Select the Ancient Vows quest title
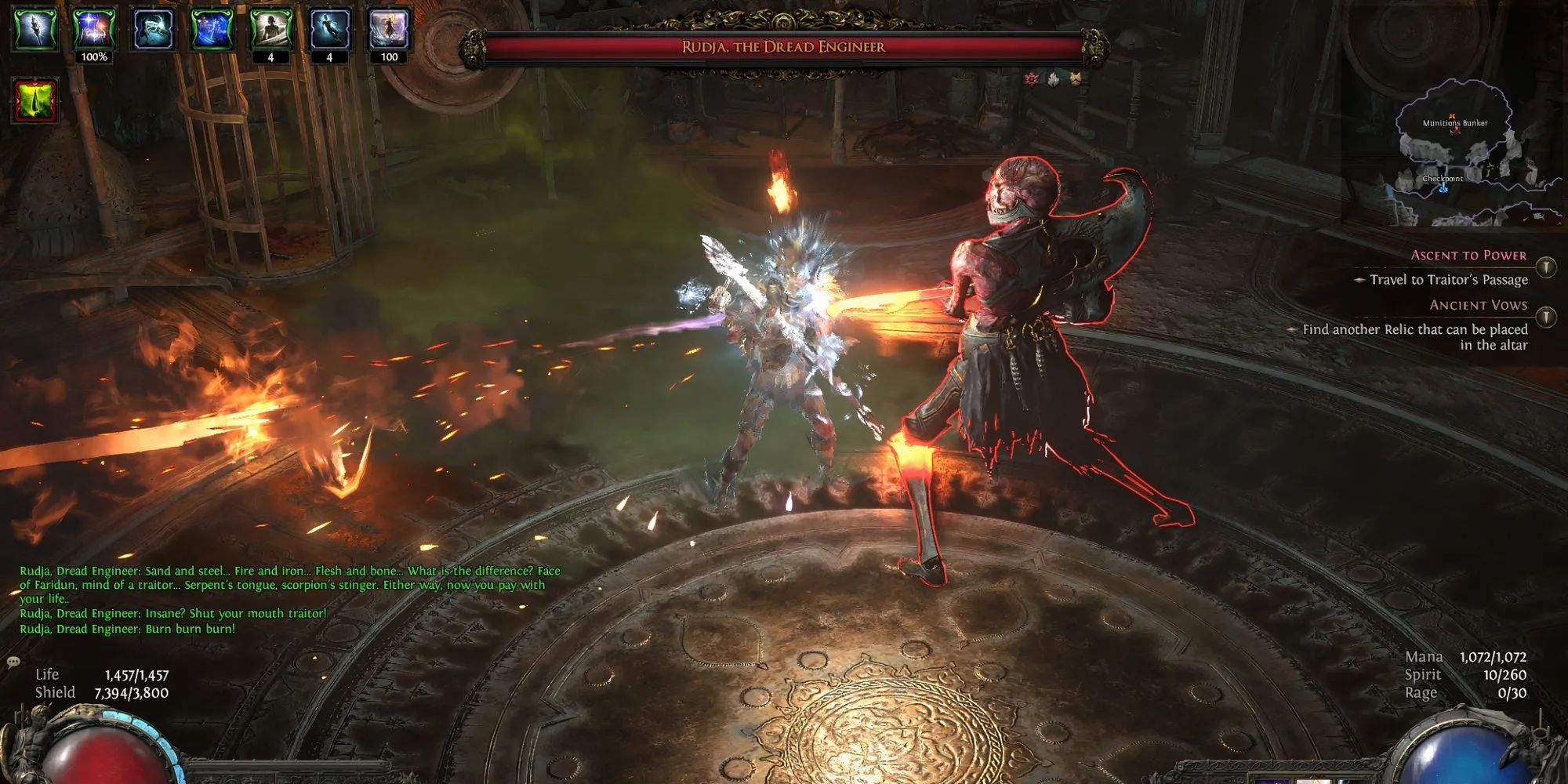1568x784 pixels. click(1478, 305)
